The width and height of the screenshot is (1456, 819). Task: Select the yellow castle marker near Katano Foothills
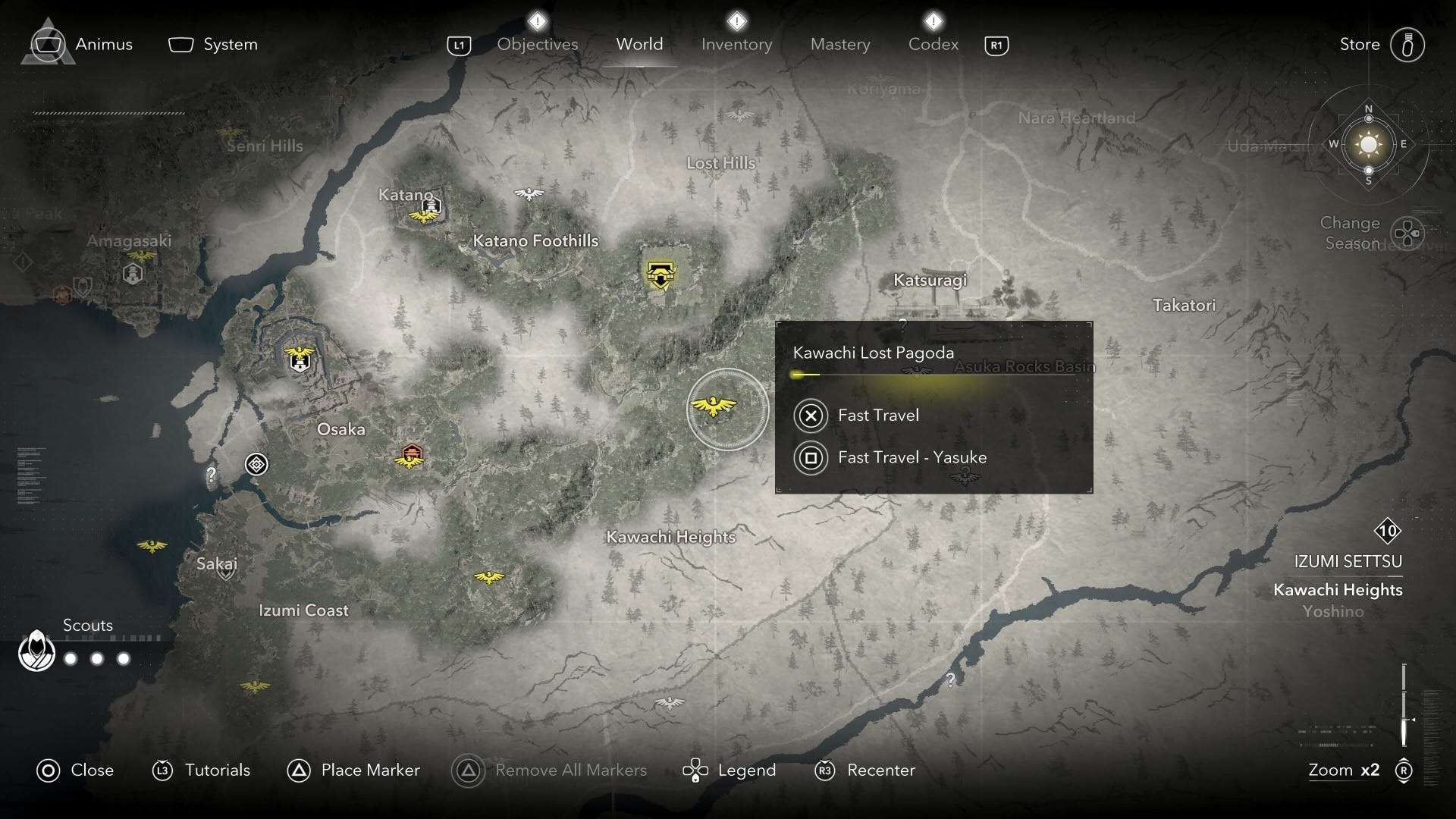click(661, 275)
